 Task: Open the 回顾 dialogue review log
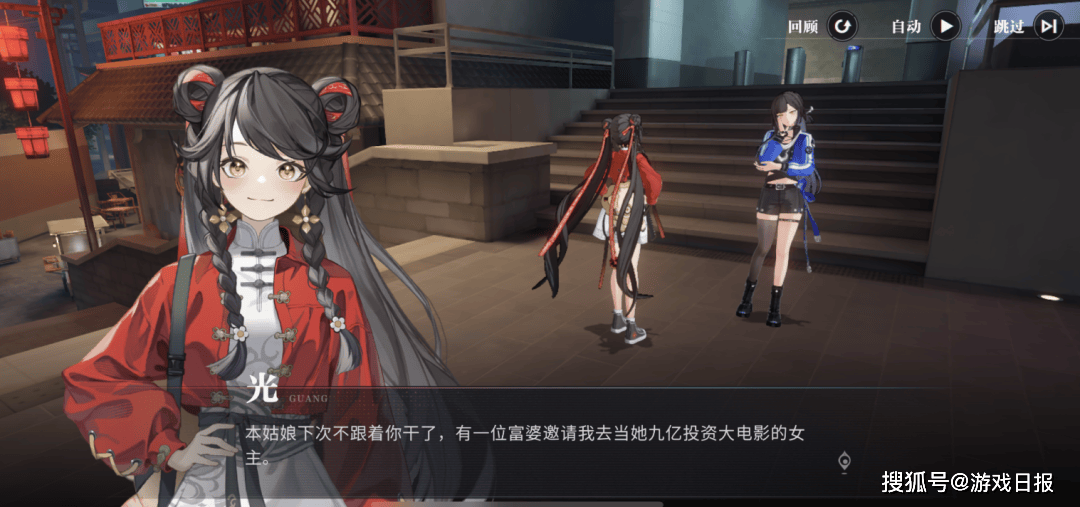[842, 27]
